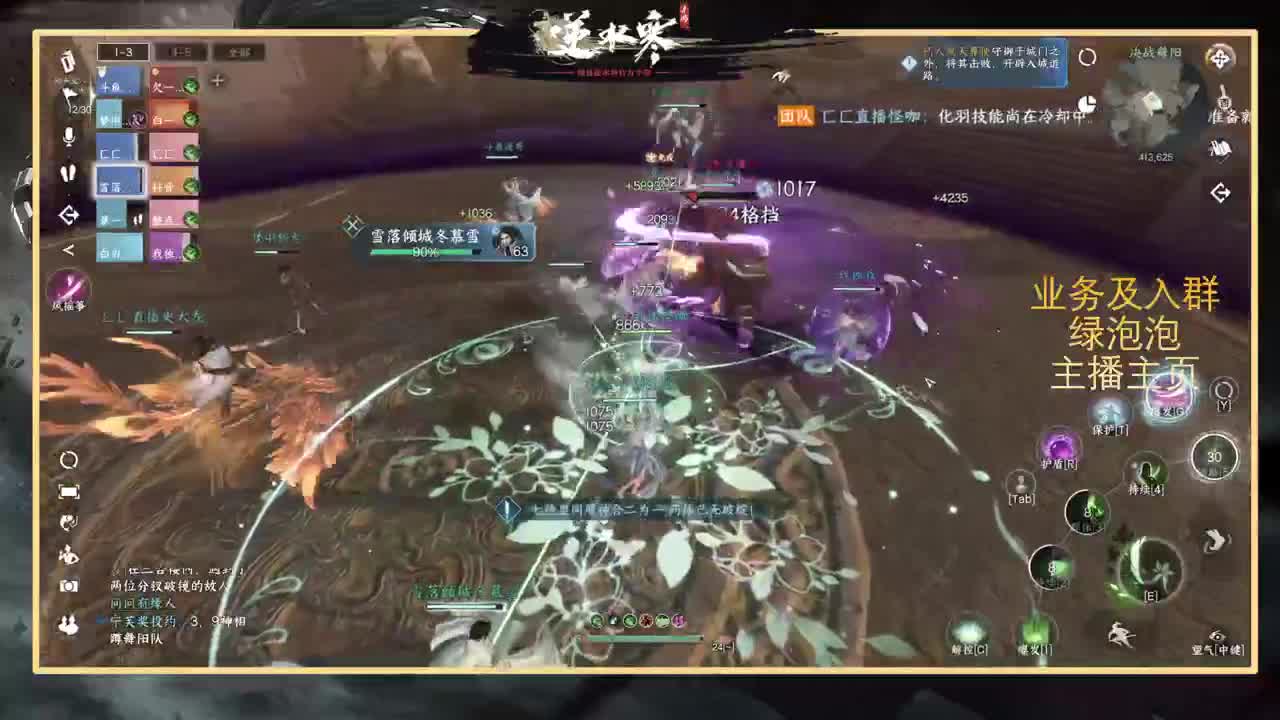This screenshot has height=720, width=1280.
Task: Switch to the 1-3 tab
Action: (x=123, y=50)
